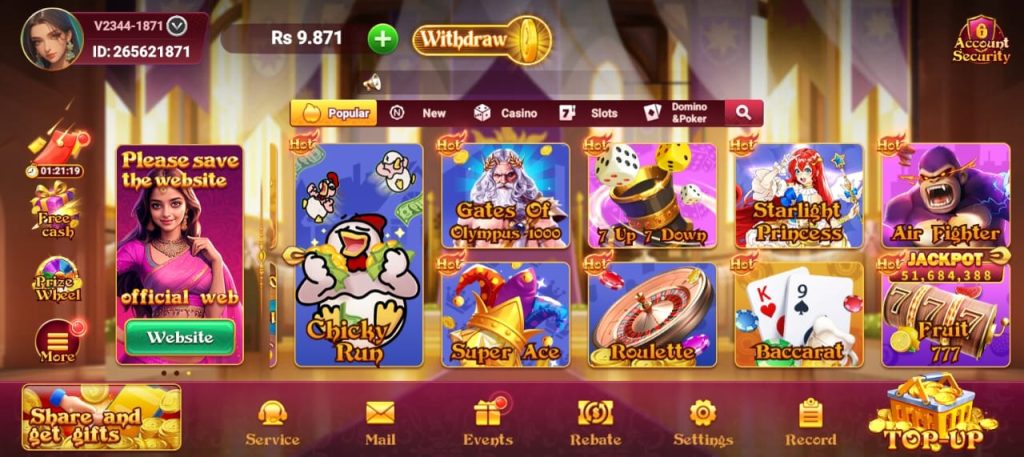Play Gates of Olympus 1000
The height and width of the screenshot is (457, 1024).
point(505,196)
